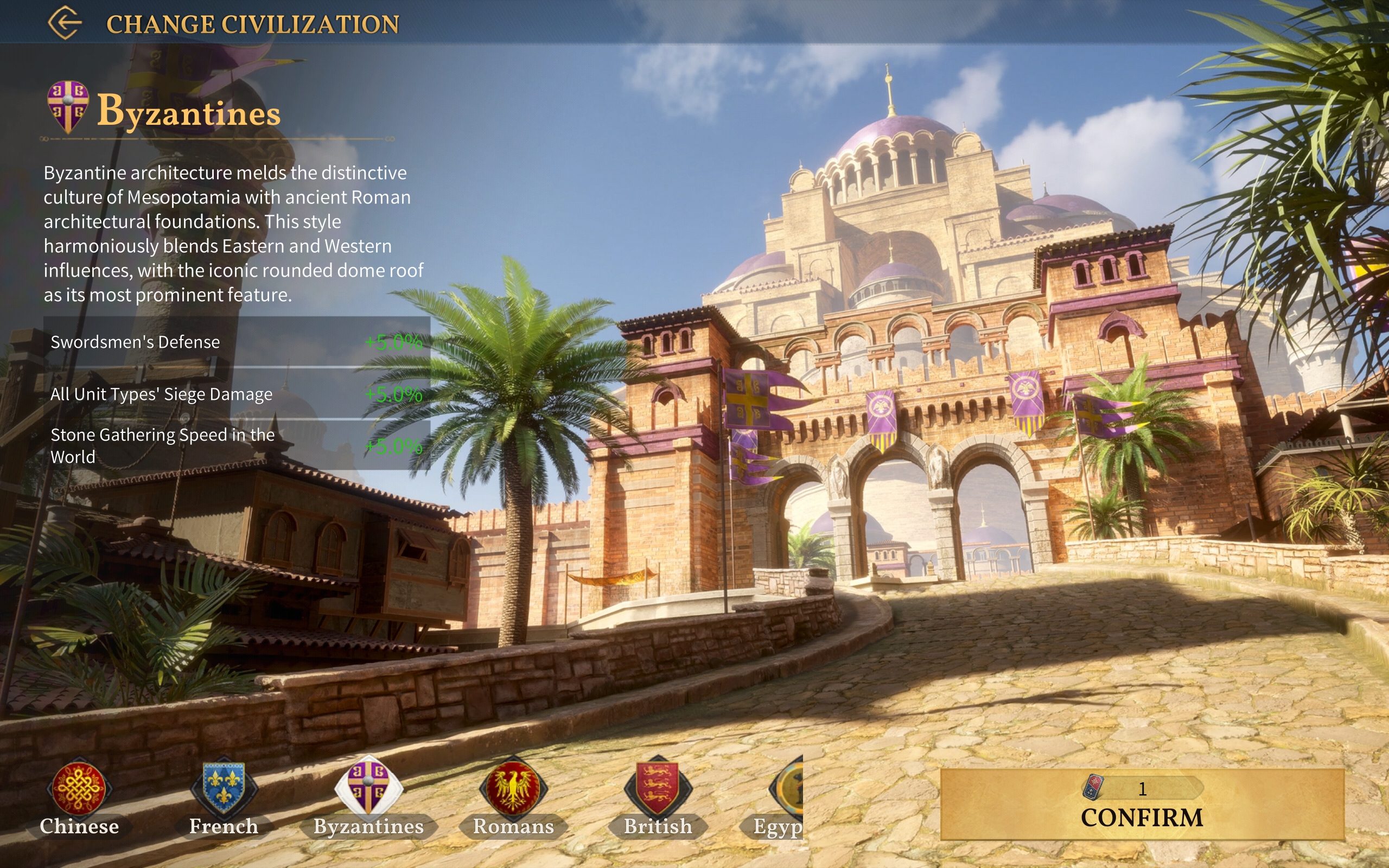Select the British civilization crest

(658, 790)
